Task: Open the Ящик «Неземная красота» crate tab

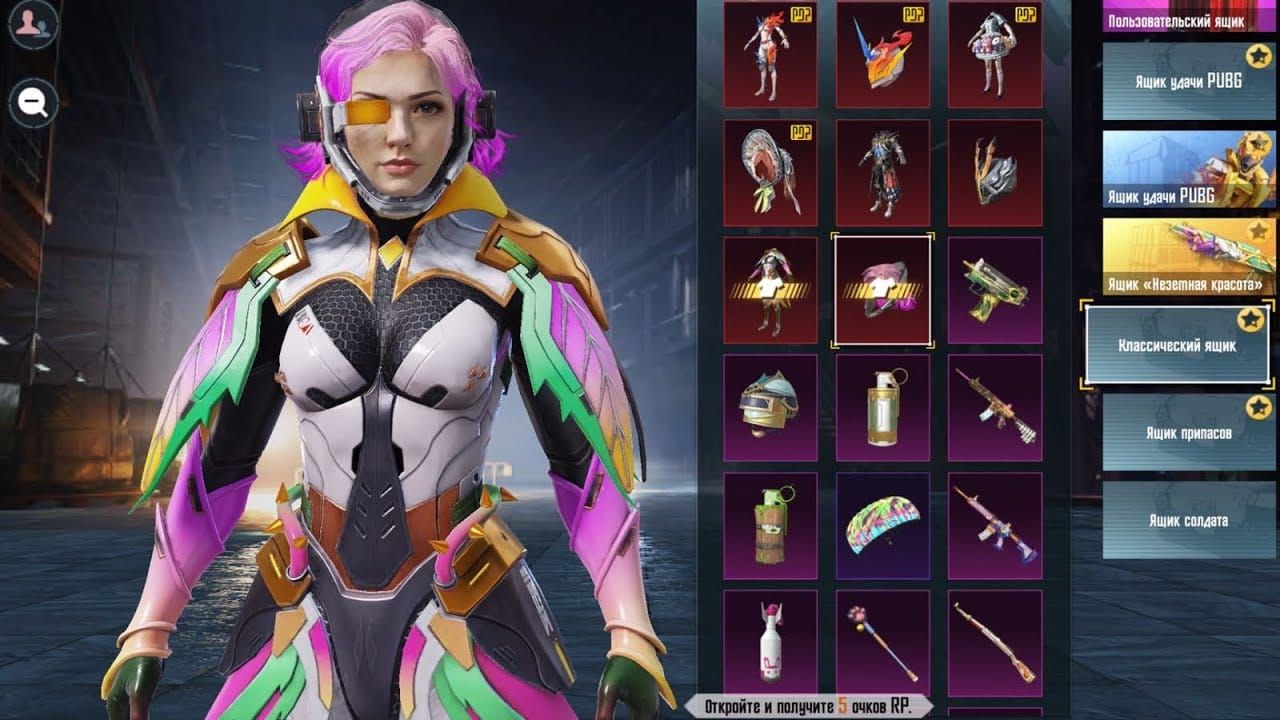Action: click(x=1188, y=257)
